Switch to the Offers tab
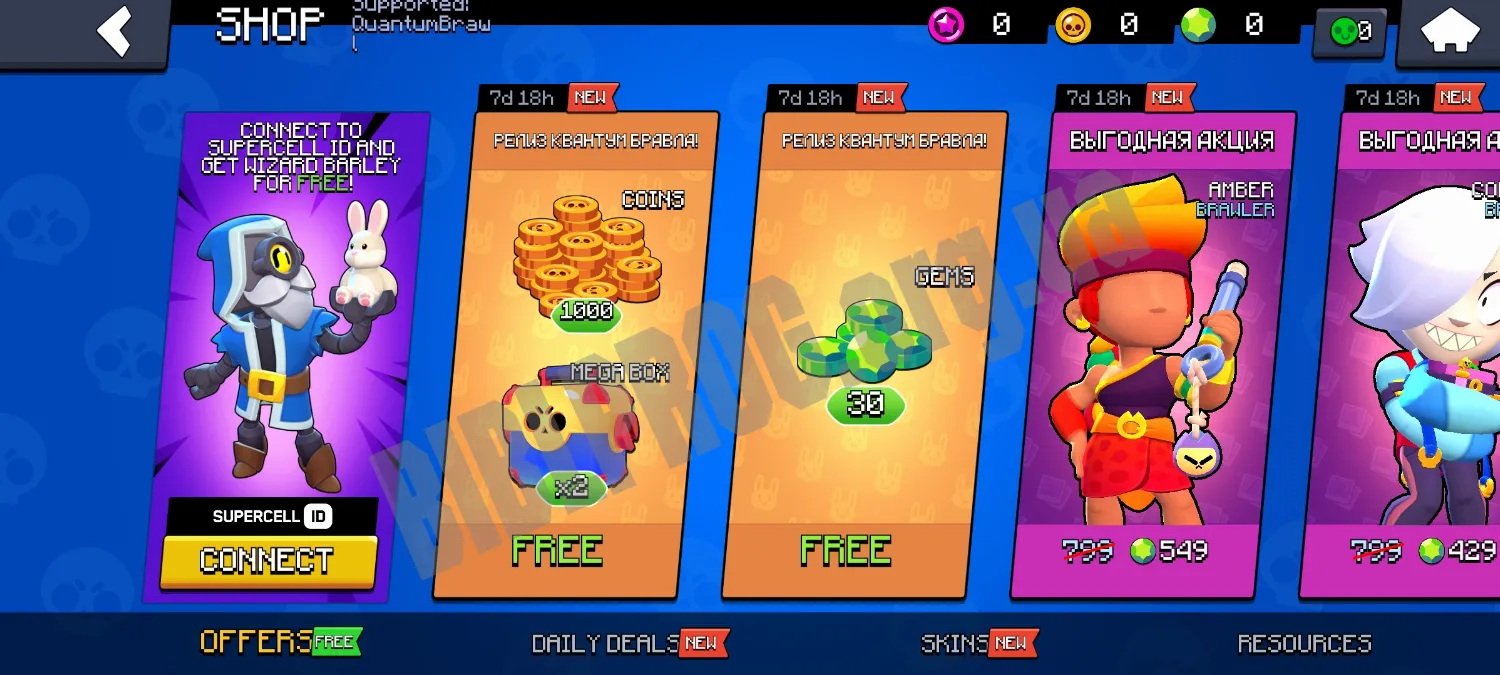 [x=257, y=642]
